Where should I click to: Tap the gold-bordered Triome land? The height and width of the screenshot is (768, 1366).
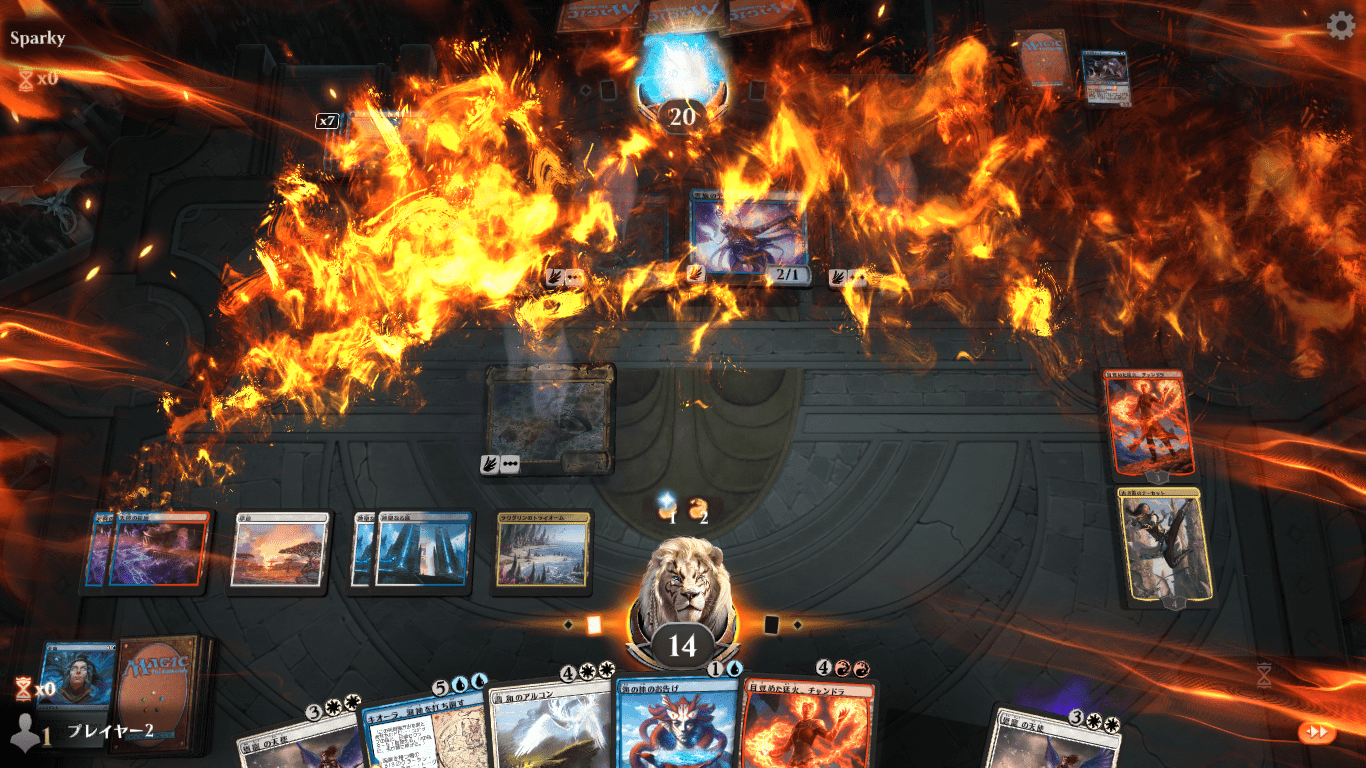540,549
